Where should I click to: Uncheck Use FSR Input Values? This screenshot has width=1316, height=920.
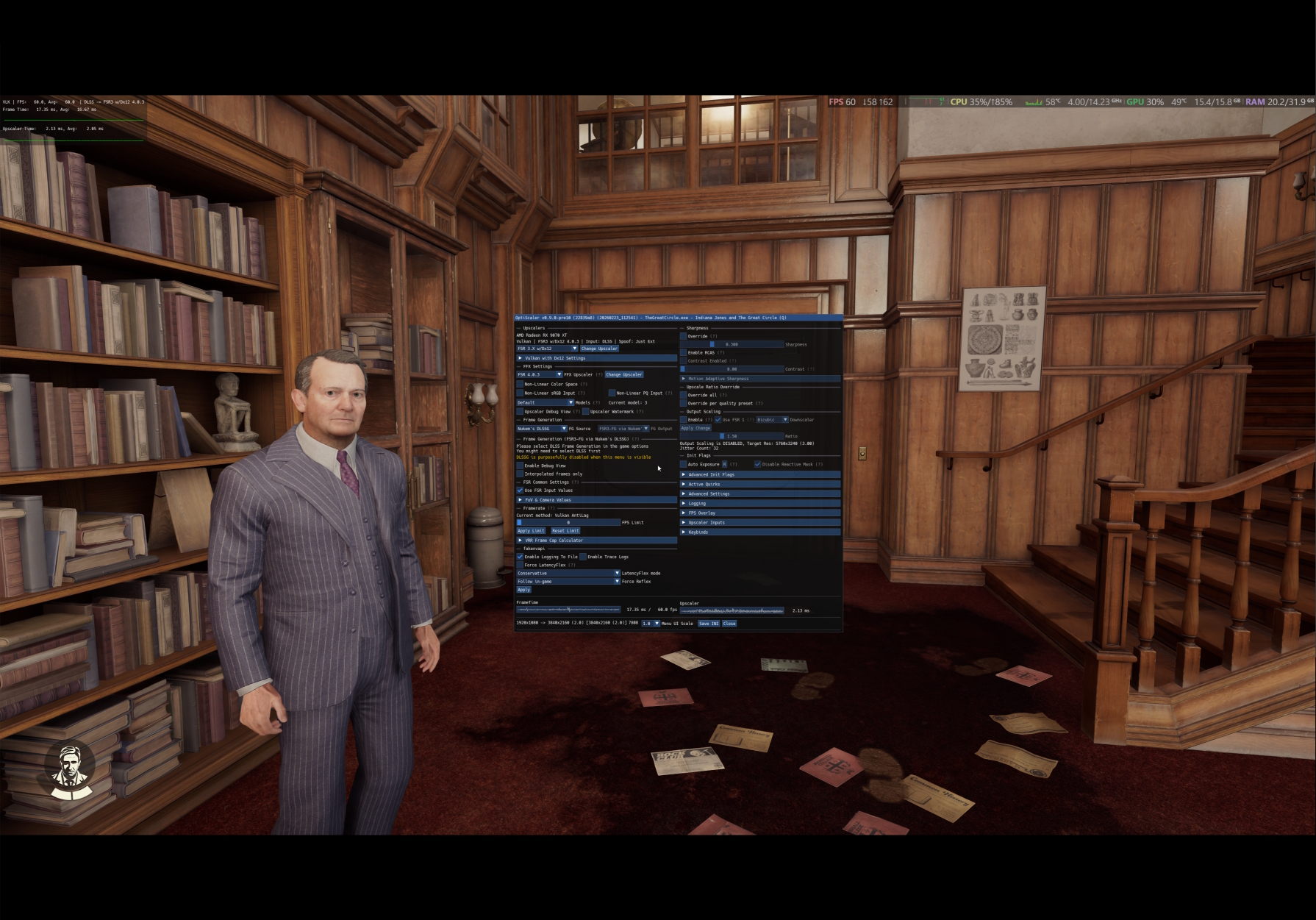pos(521,491)
